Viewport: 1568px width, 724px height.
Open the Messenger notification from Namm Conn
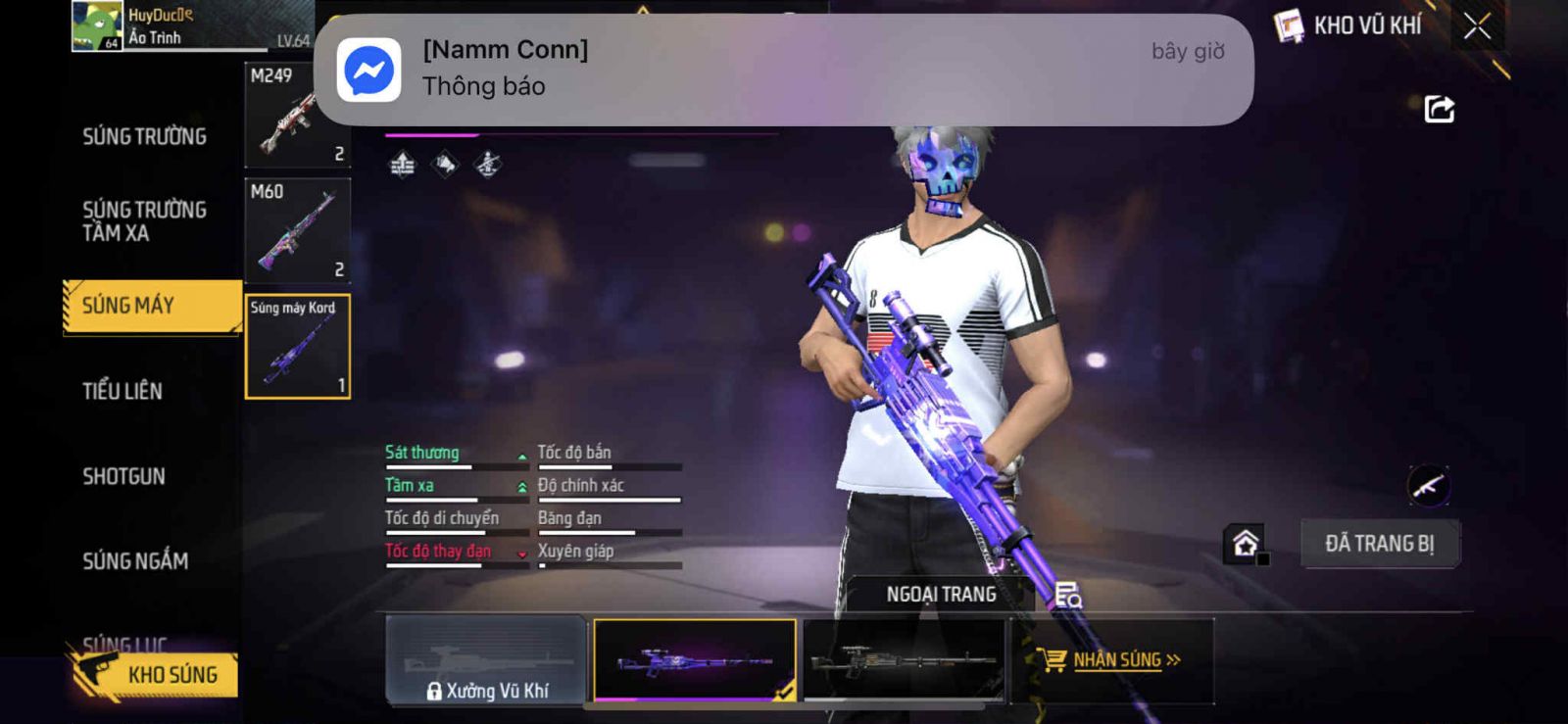pyautogui.click(x=783, y=69)
